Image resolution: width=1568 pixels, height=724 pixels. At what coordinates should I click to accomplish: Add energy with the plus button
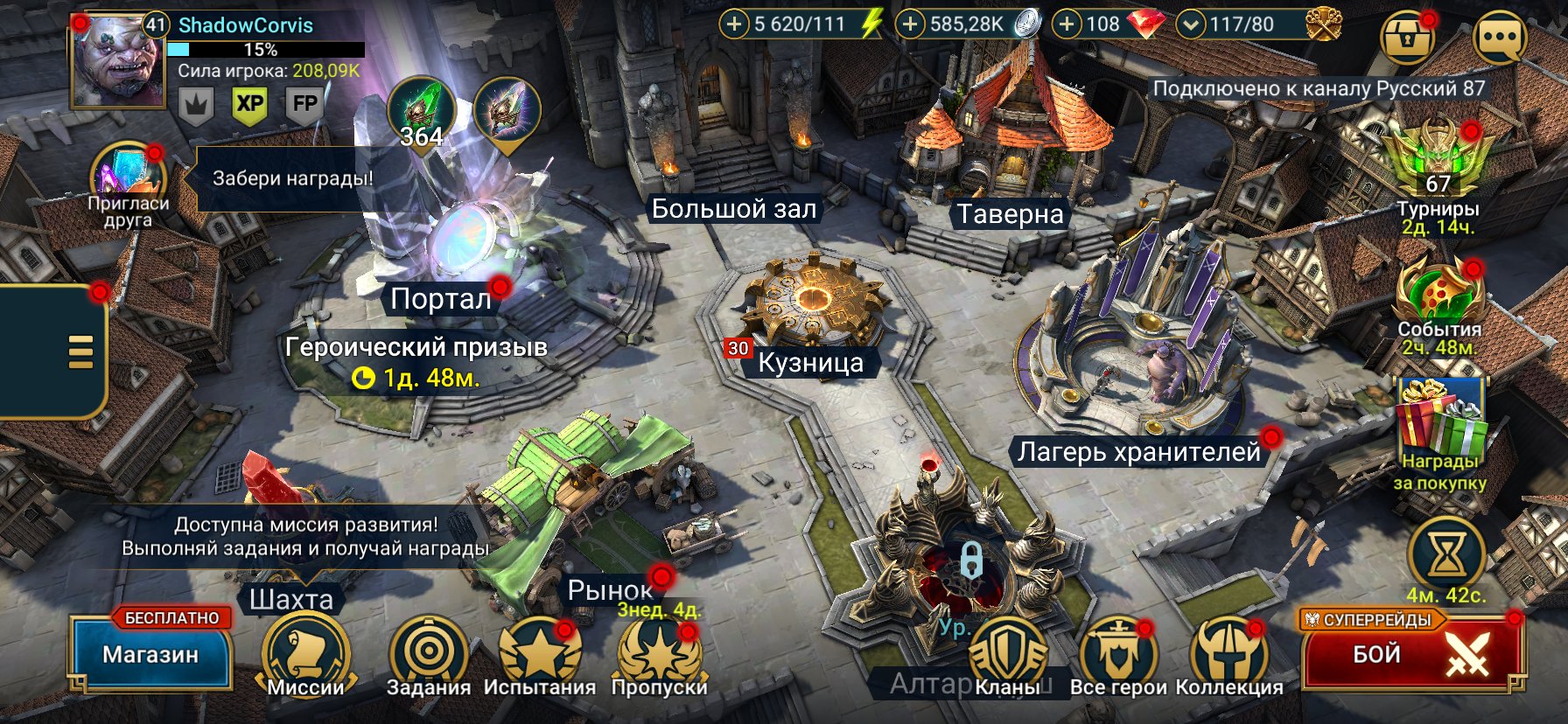point(734,24)
